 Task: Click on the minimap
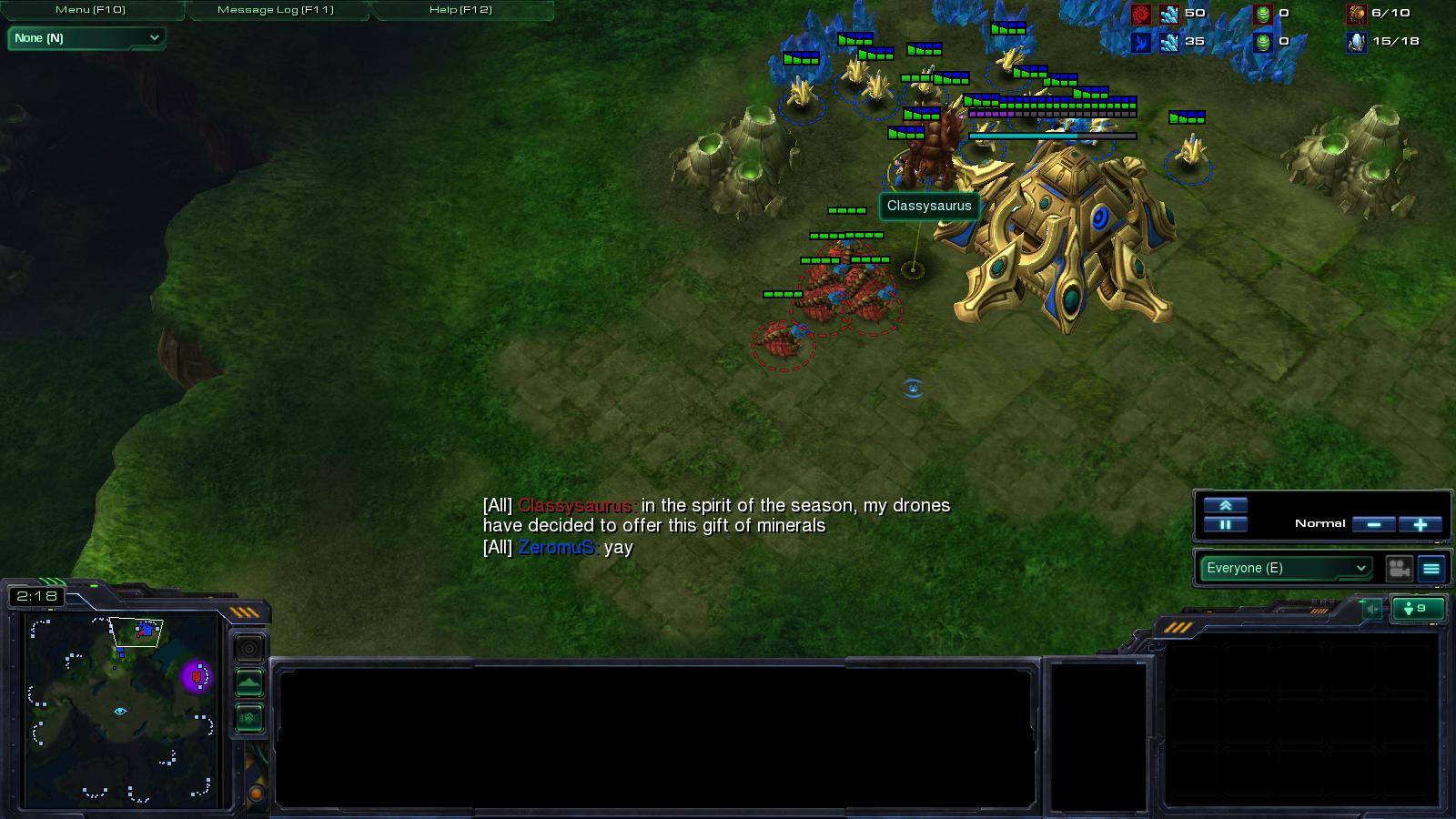point(120,710)
